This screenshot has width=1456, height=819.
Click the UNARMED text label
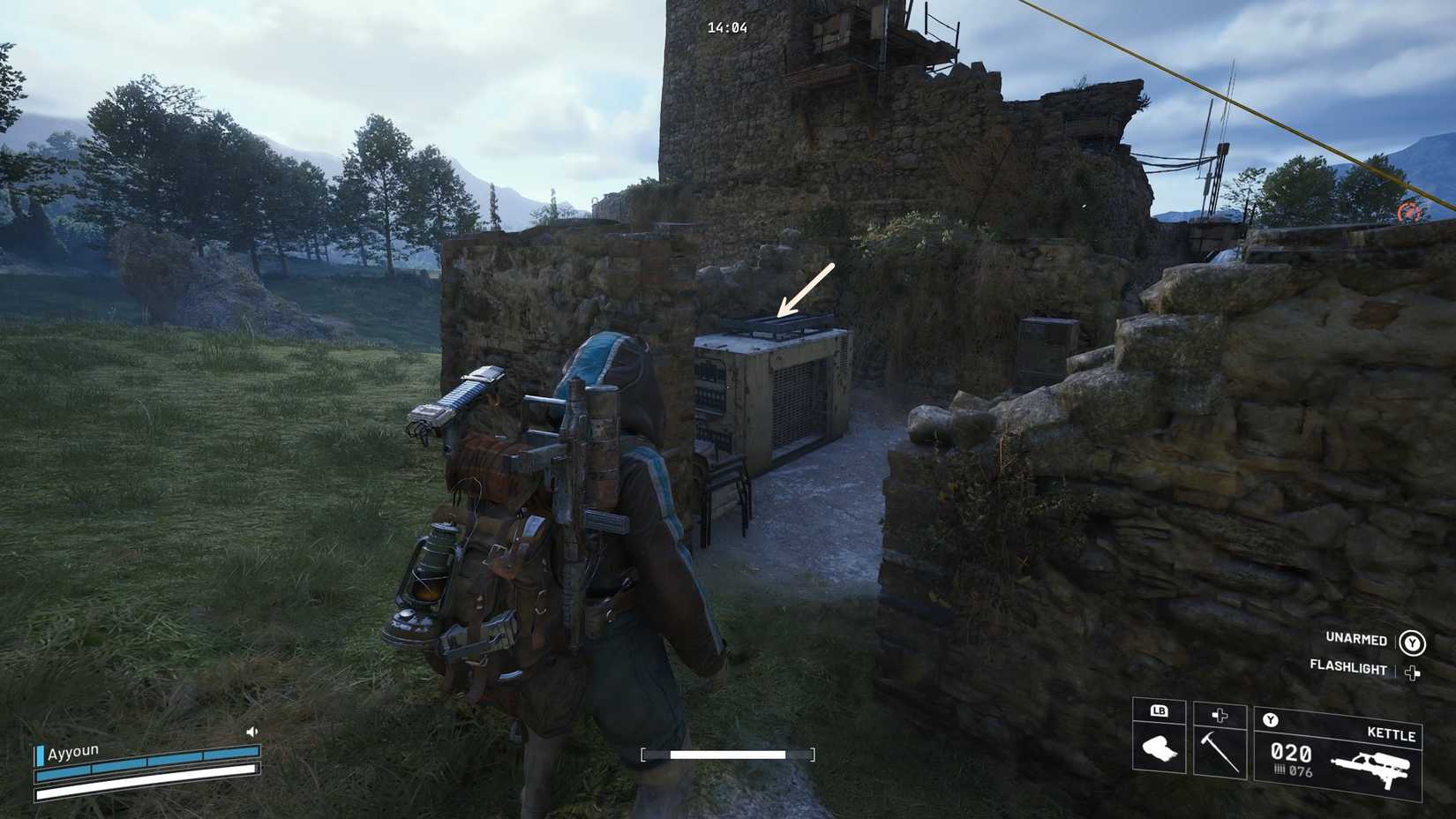(1356, 638)
